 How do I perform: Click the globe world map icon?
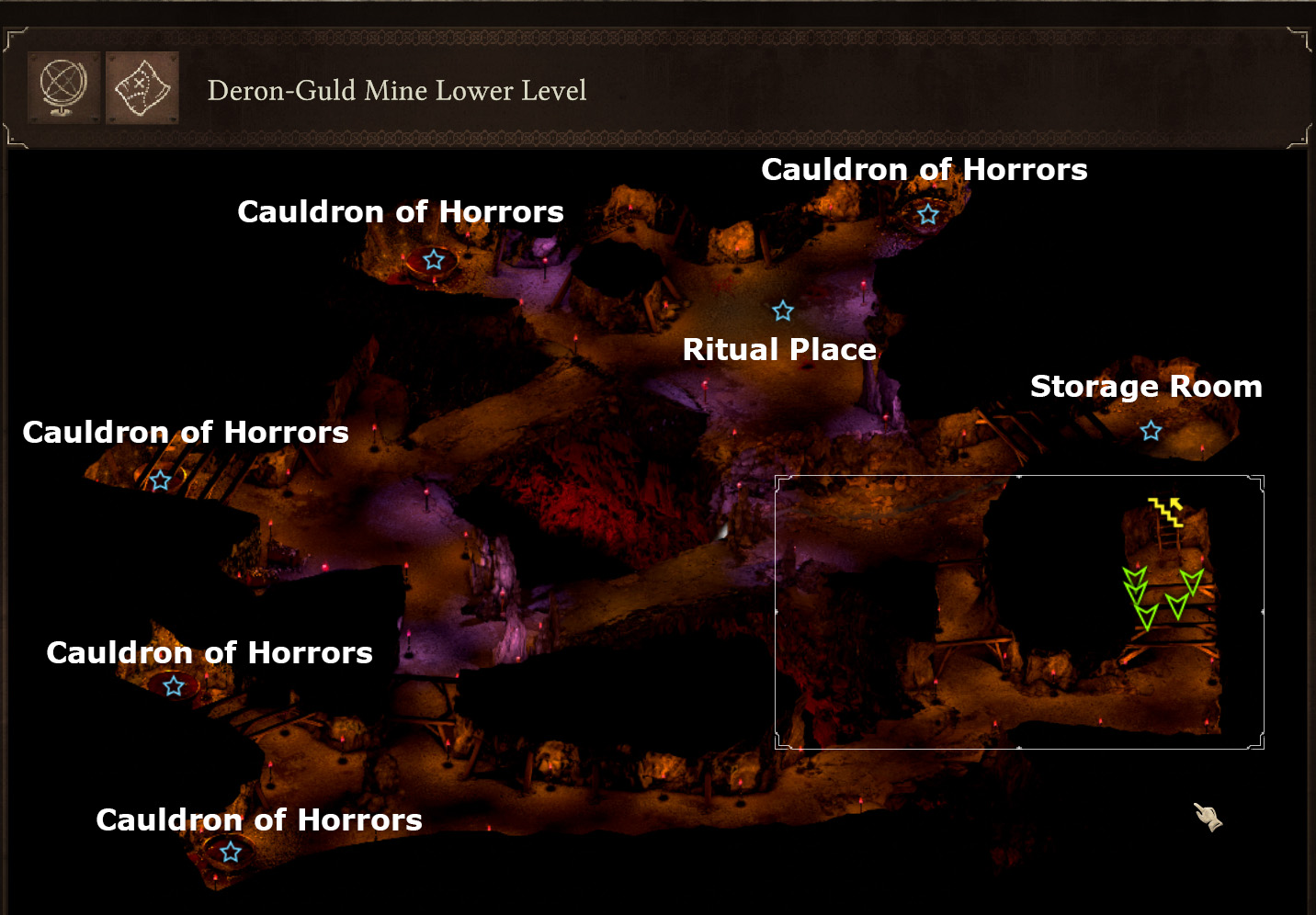62,89
